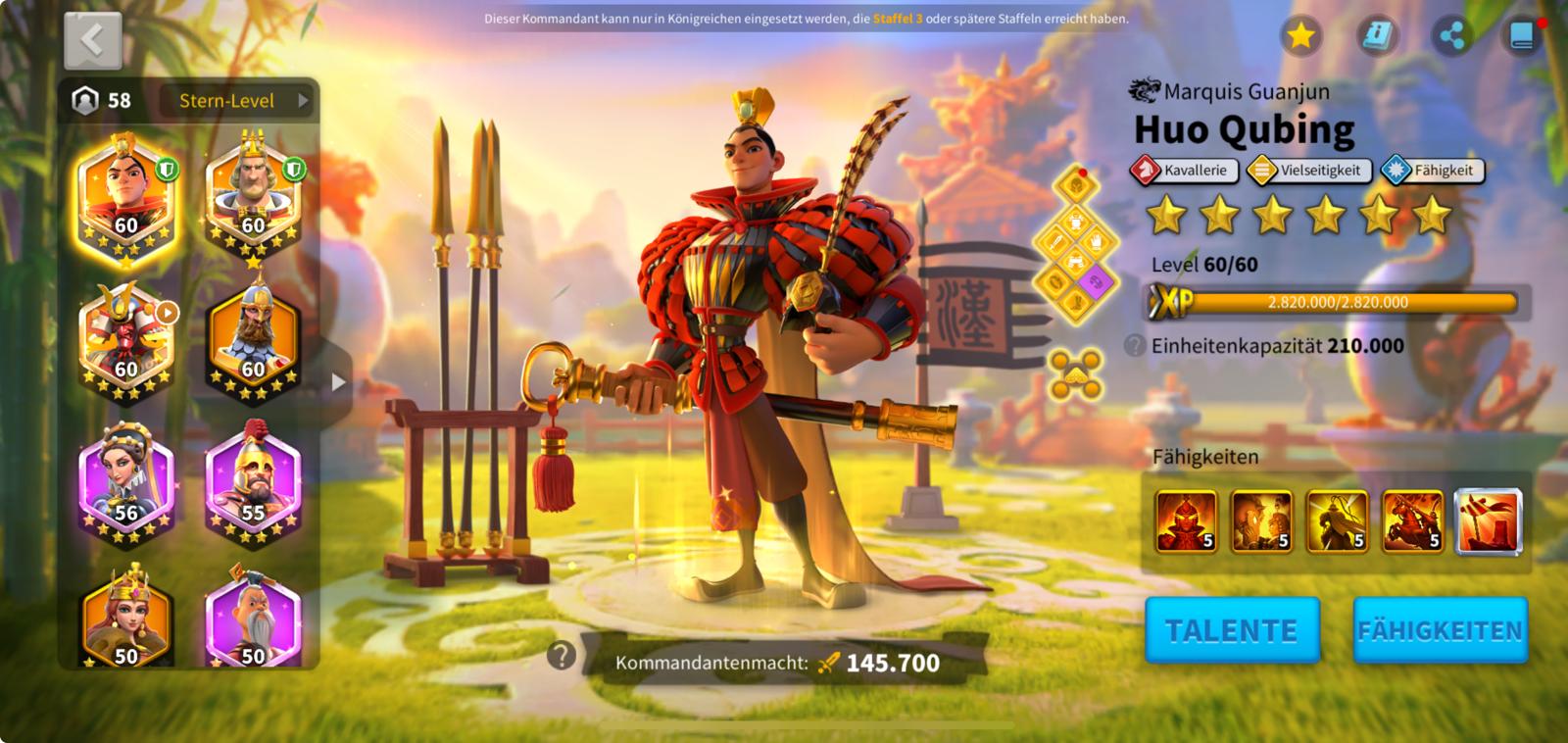Open the FÄHIGKEITEN screen
The width and height of the screenshot is (1568, 743).
click(1440, 630)
